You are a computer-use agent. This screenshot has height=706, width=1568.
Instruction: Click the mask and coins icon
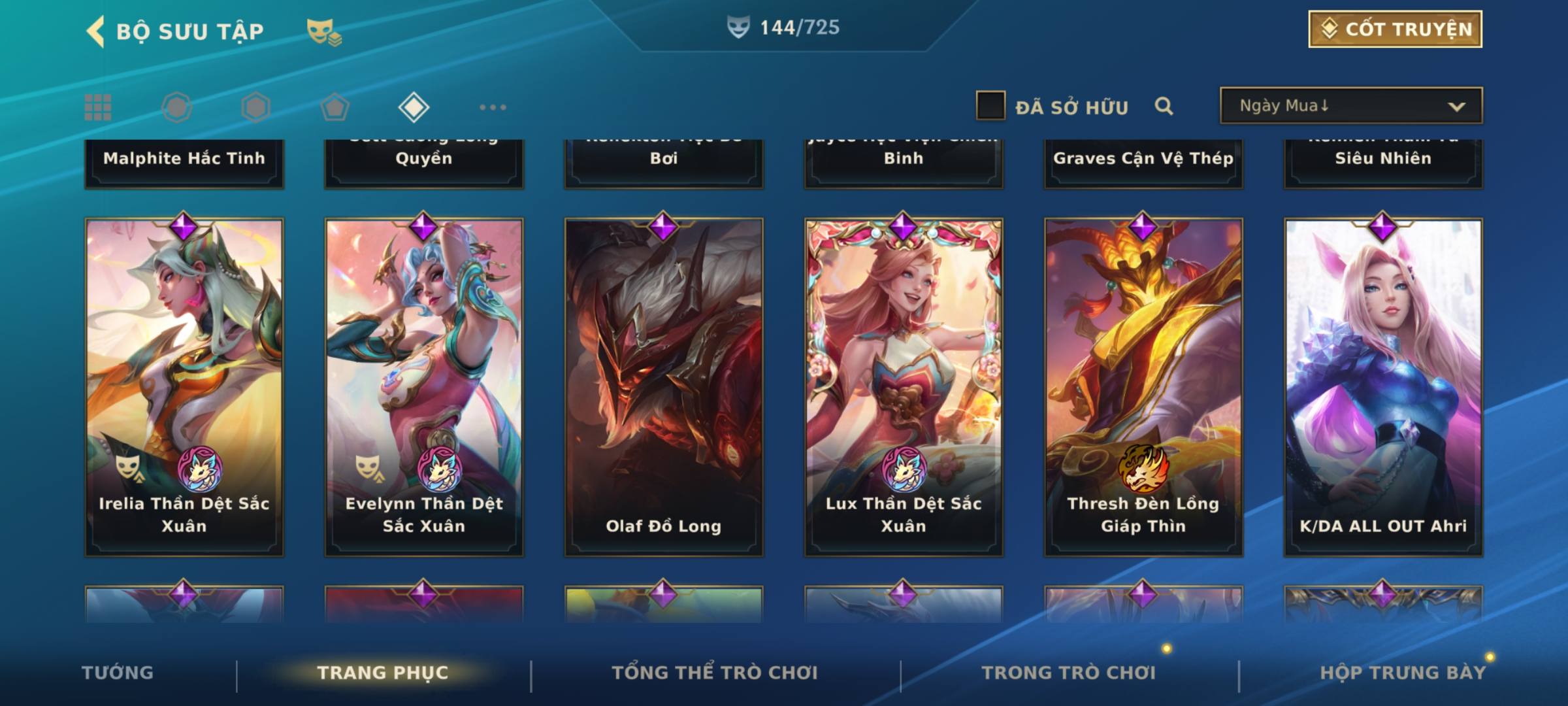(x=324, y=31)
